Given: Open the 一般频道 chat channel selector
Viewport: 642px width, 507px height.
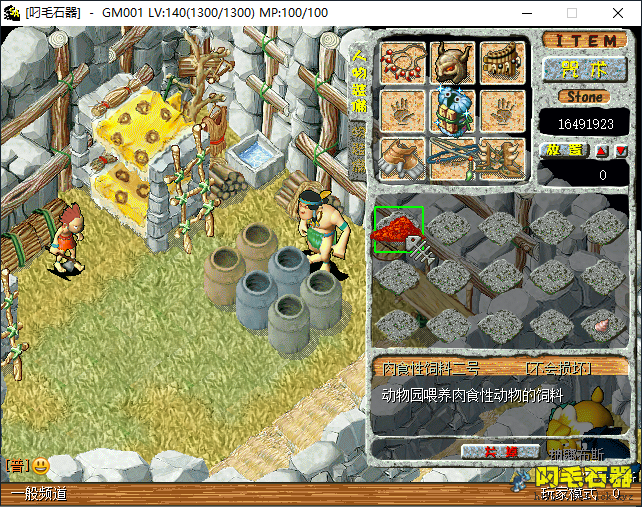Looking at the screenshot, I should (x=40, y=493).
